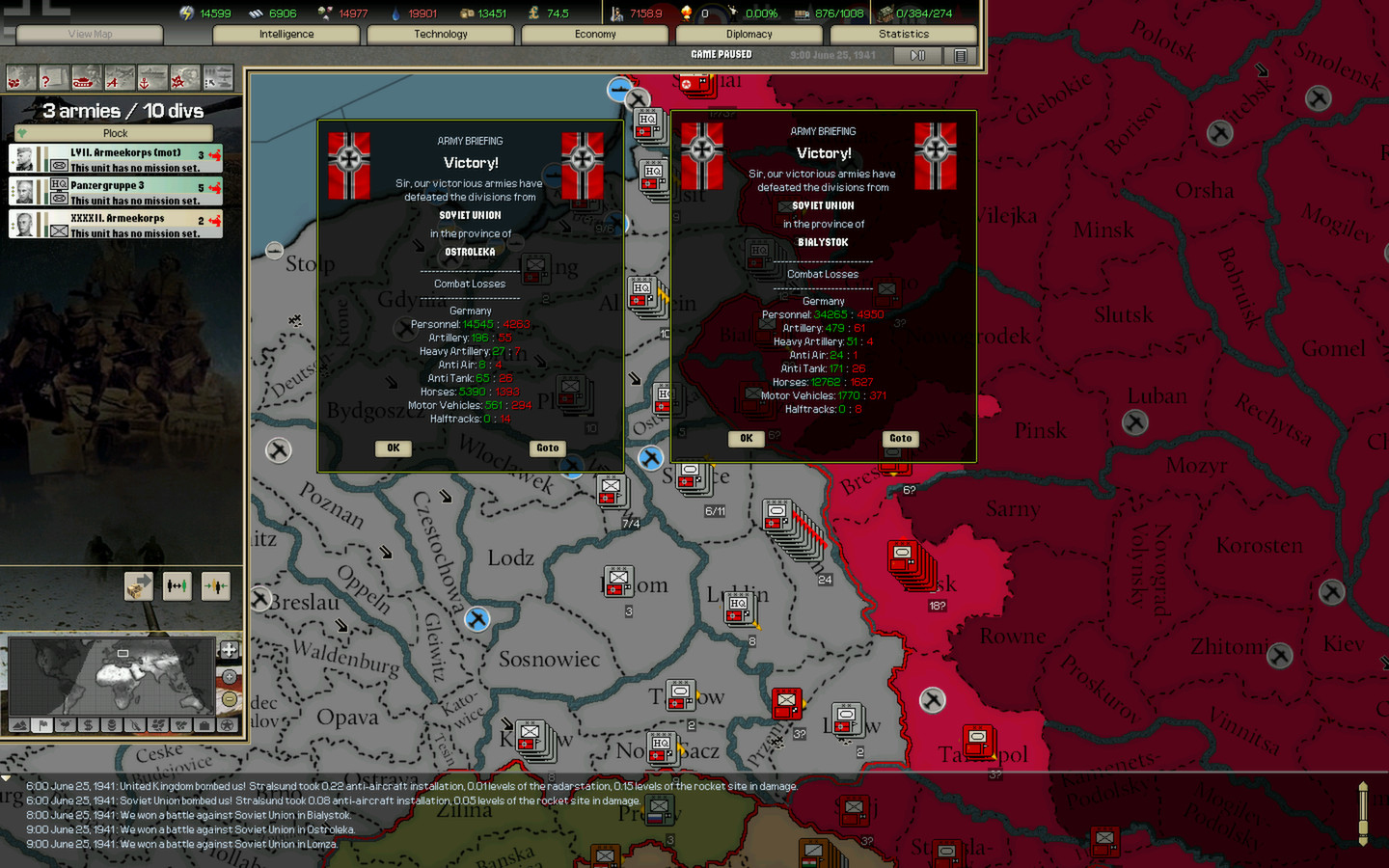
Task: Click the strategic redeployment crate icon
Action: (139, 586)
